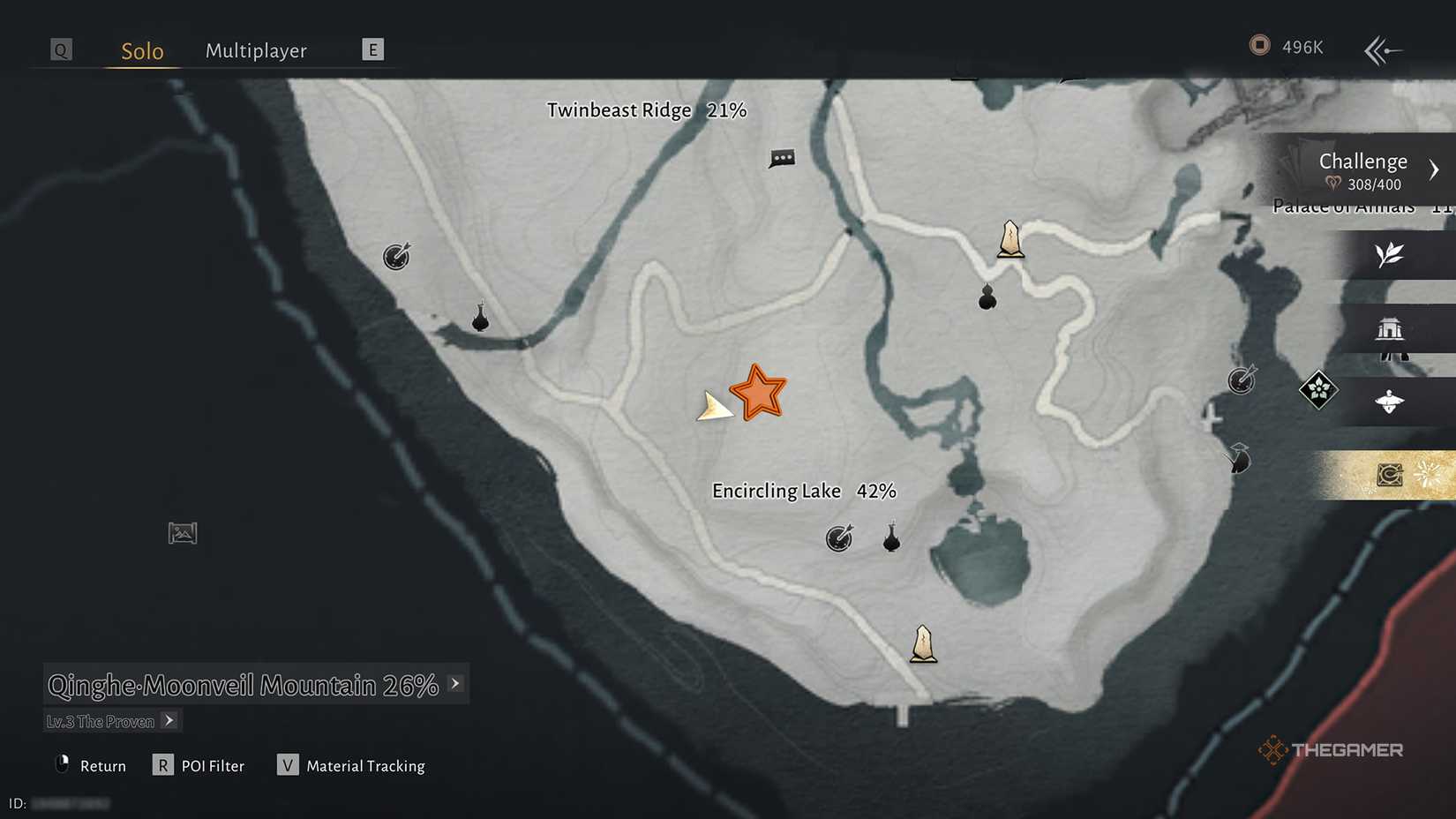Click the flower emblem badge on the right panel
The image size is (1456, 819).
[1318, 391]
